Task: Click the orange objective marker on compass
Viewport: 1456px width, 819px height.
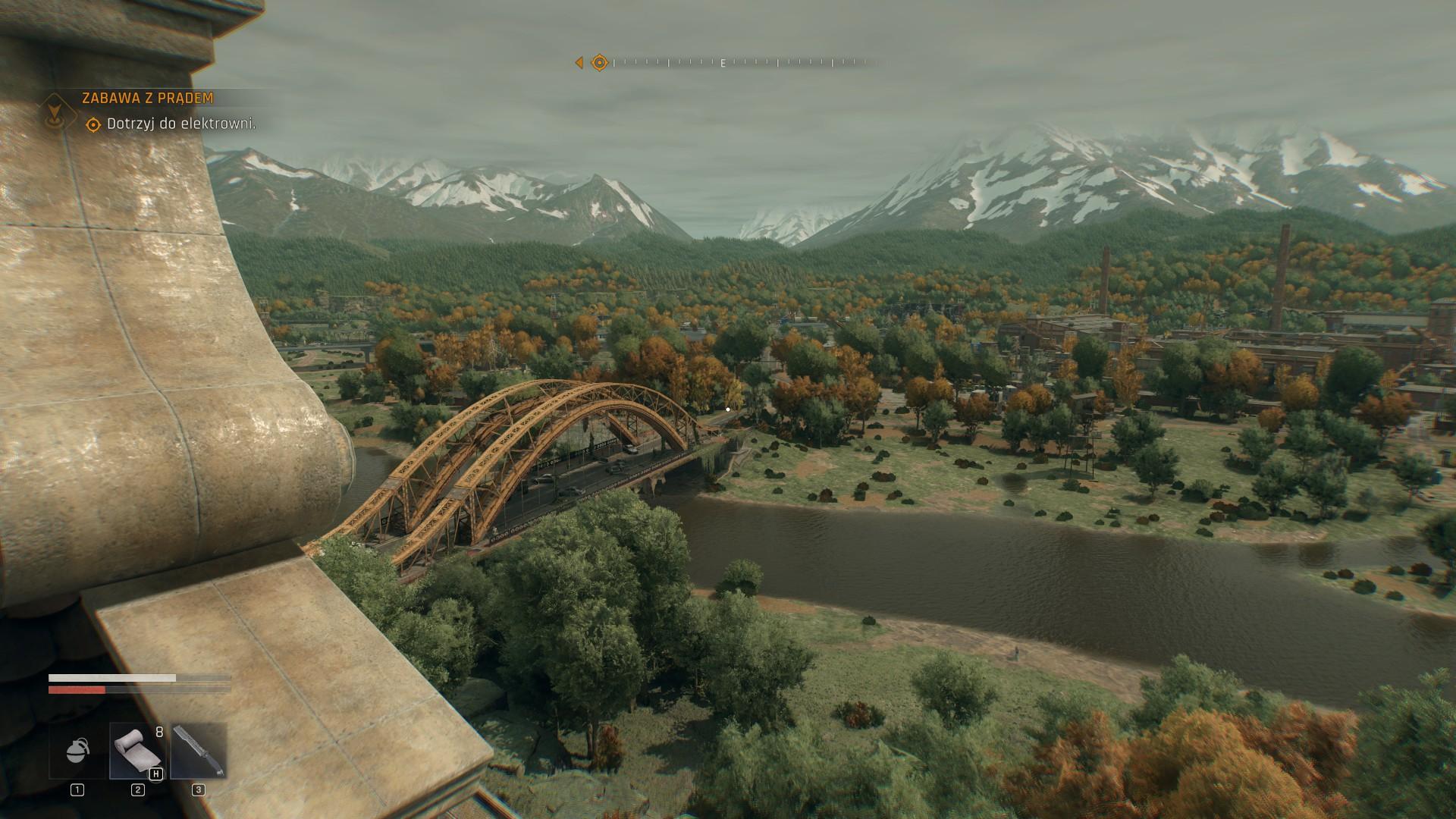Action: tap(599, 63)
